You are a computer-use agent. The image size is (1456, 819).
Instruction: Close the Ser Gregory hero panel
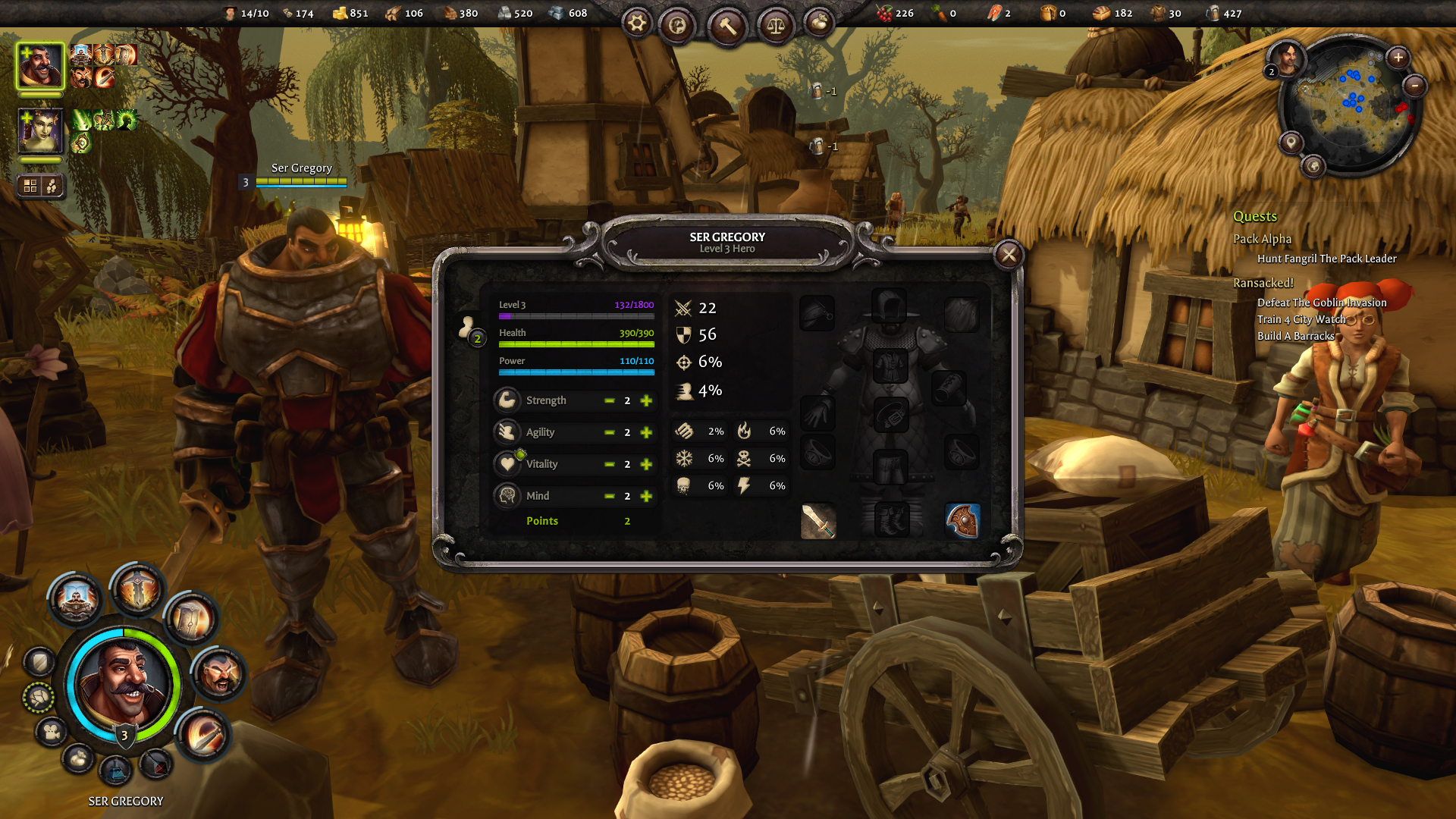[1009, 256]
